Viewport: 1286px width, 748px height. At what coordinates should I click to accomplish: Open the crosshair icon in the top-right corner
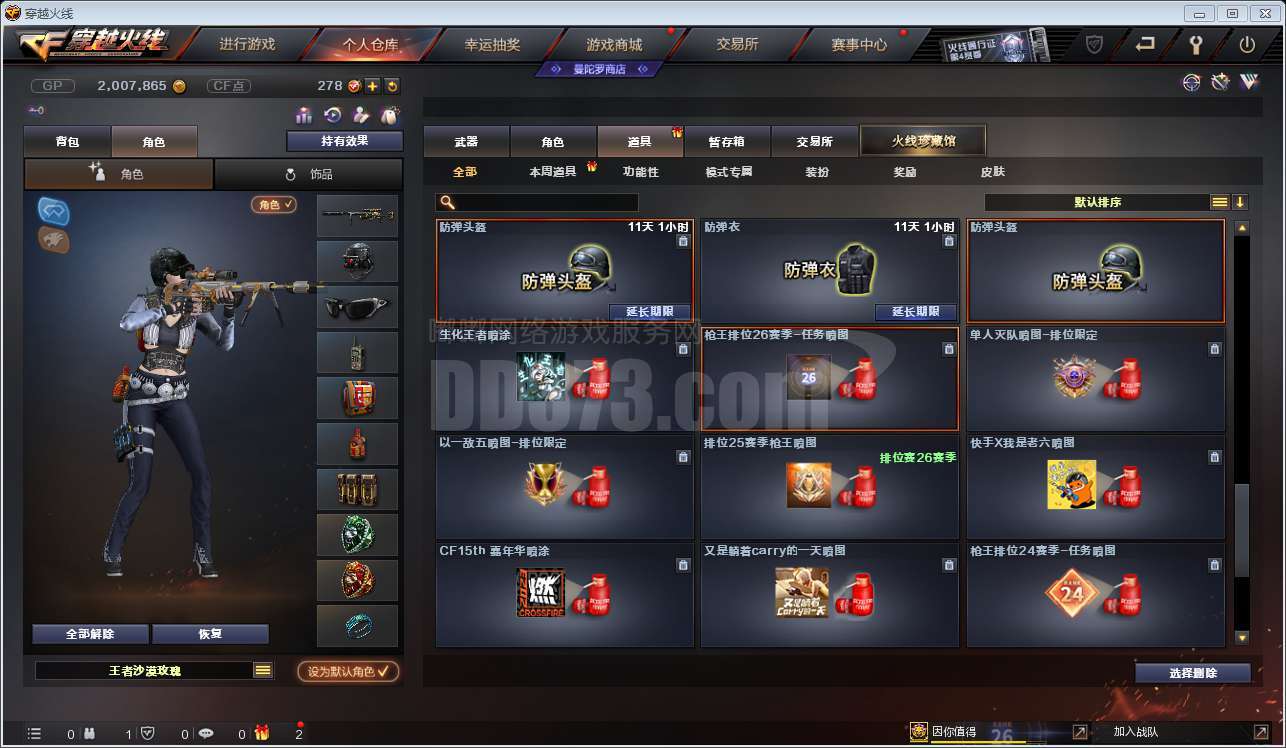1192,82
